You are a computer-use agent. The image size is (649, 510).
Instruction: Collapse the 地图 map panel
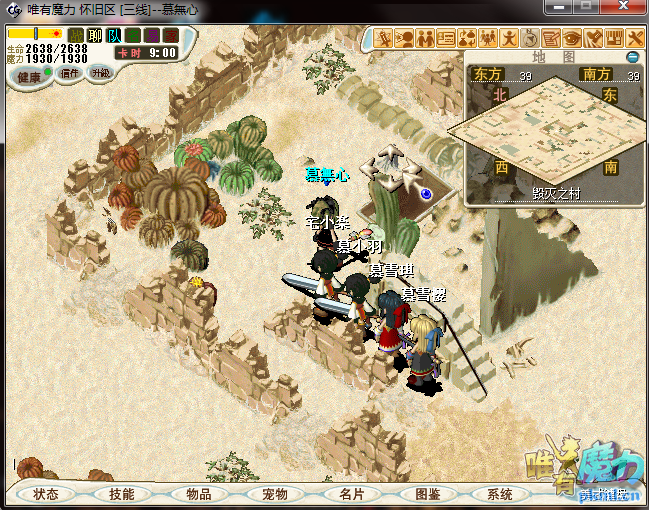631,57
